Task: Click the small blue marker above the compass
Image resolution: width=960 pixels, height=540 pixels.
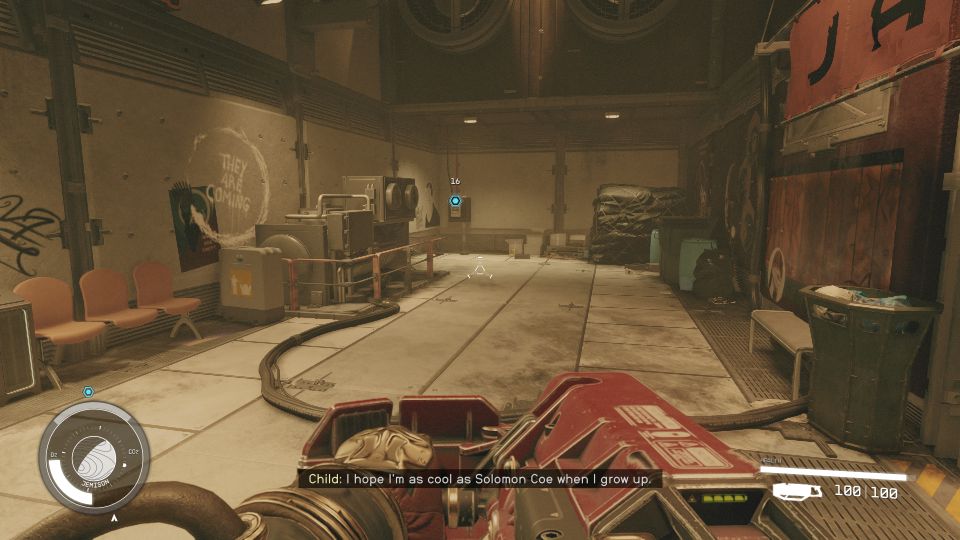Action: pyautogui.click(x=88, y=392)
